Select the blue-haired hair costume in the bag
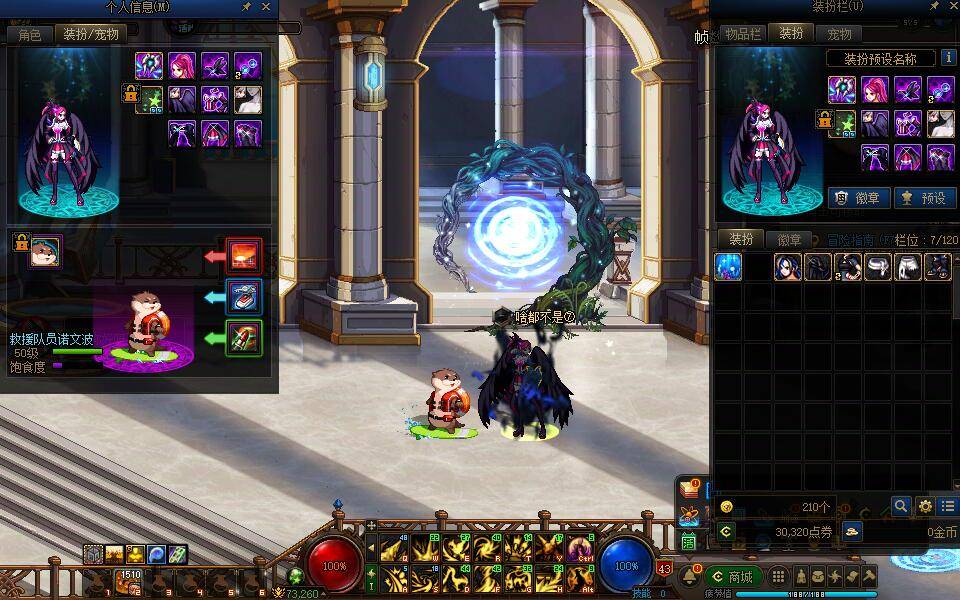 (x=789, y=267)
